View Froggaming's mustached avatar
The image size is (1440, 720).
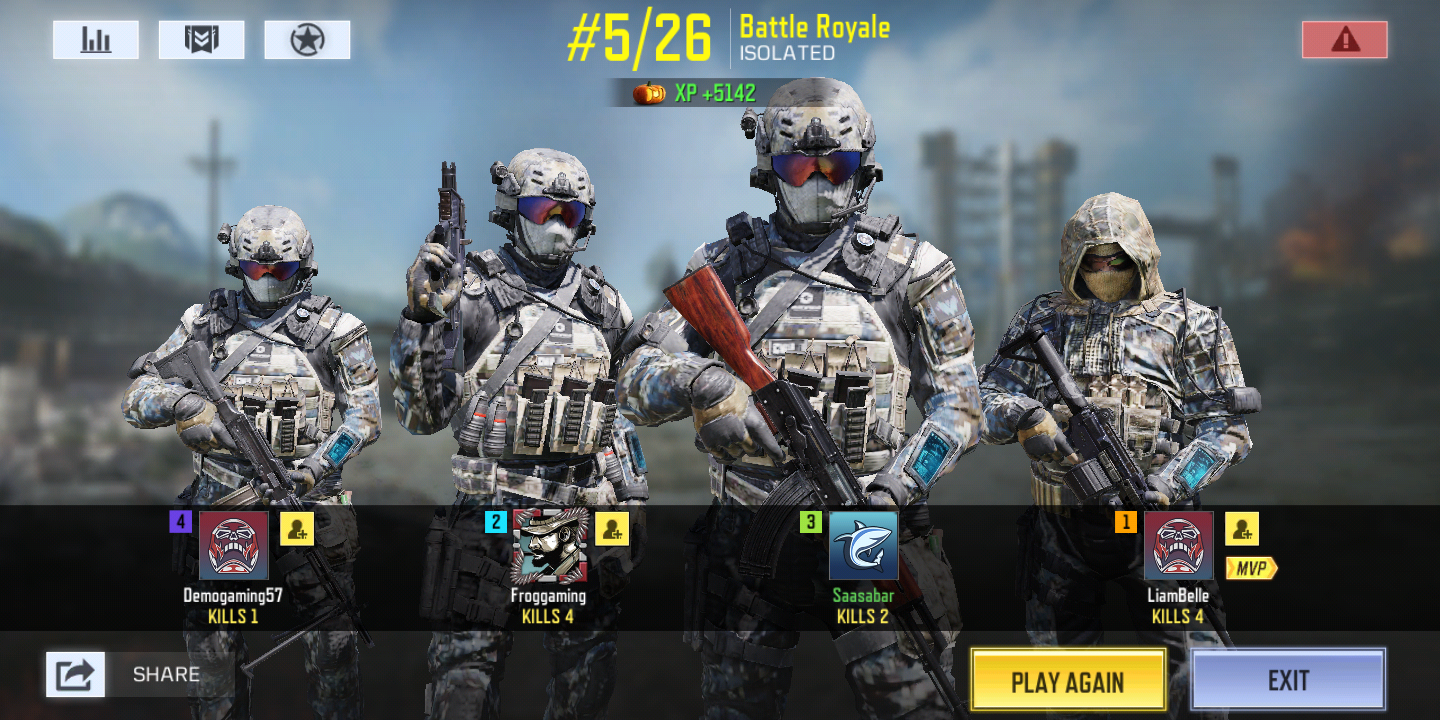point(550,546)
